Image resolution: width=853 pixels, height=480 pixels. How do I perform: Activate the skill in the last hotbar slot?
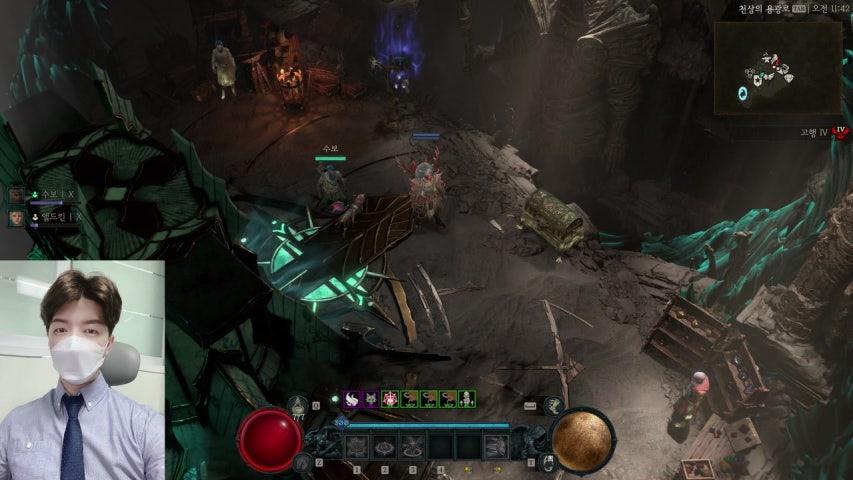[496, 446]
